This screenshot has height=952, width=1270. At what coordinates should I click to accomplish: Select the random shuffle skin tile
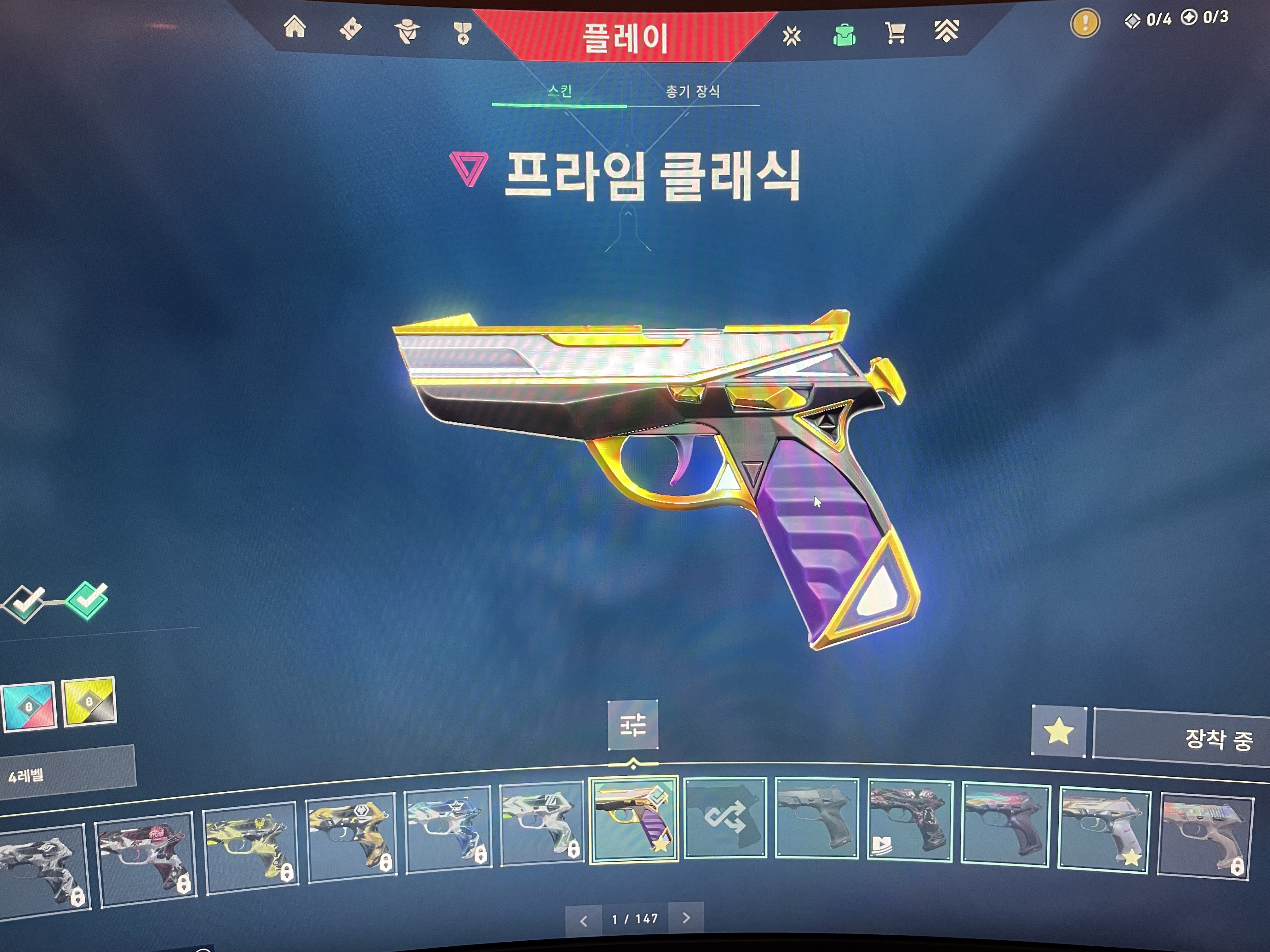pos(725,818)
